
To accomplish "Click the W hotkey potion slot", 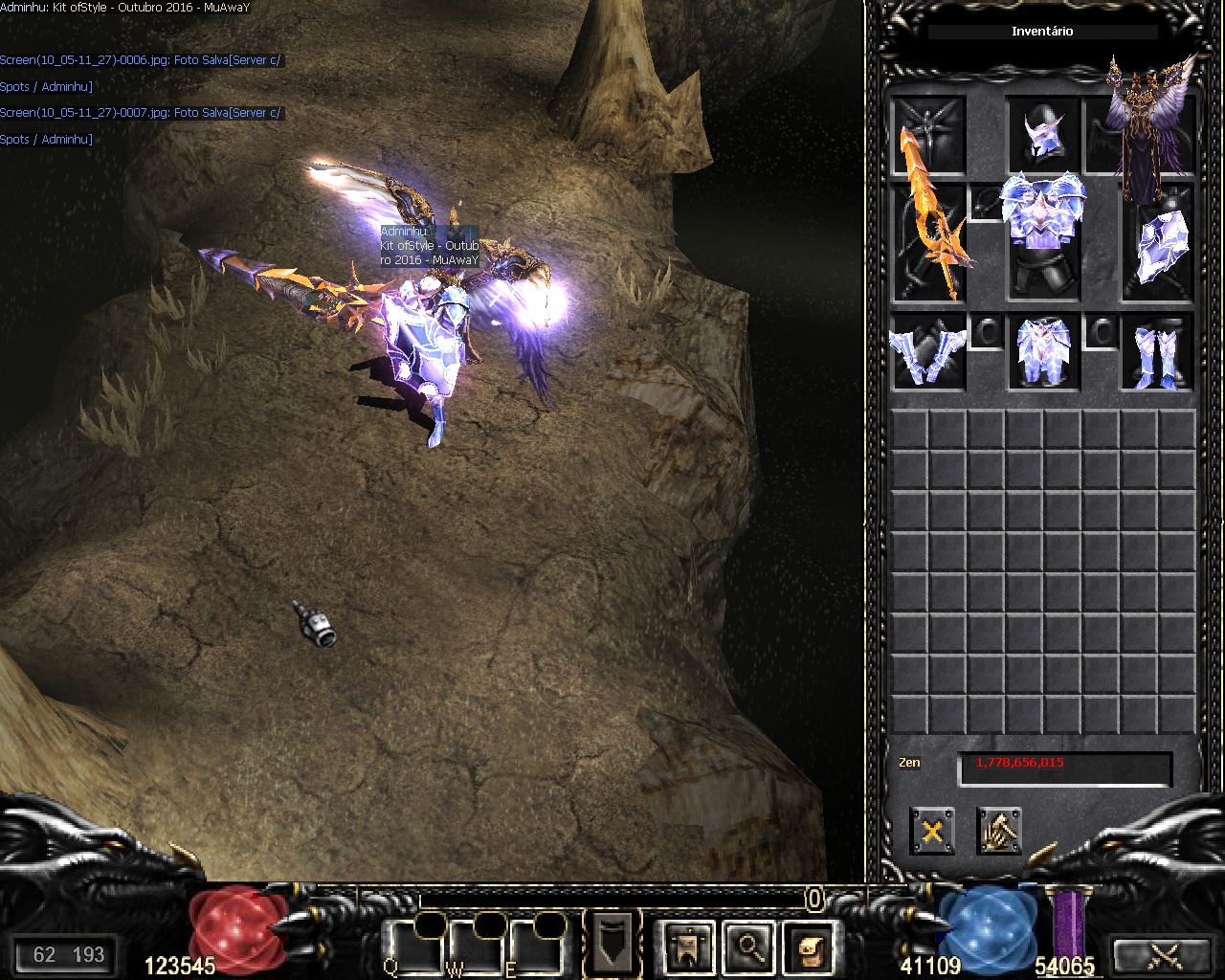I will point(478,943).
